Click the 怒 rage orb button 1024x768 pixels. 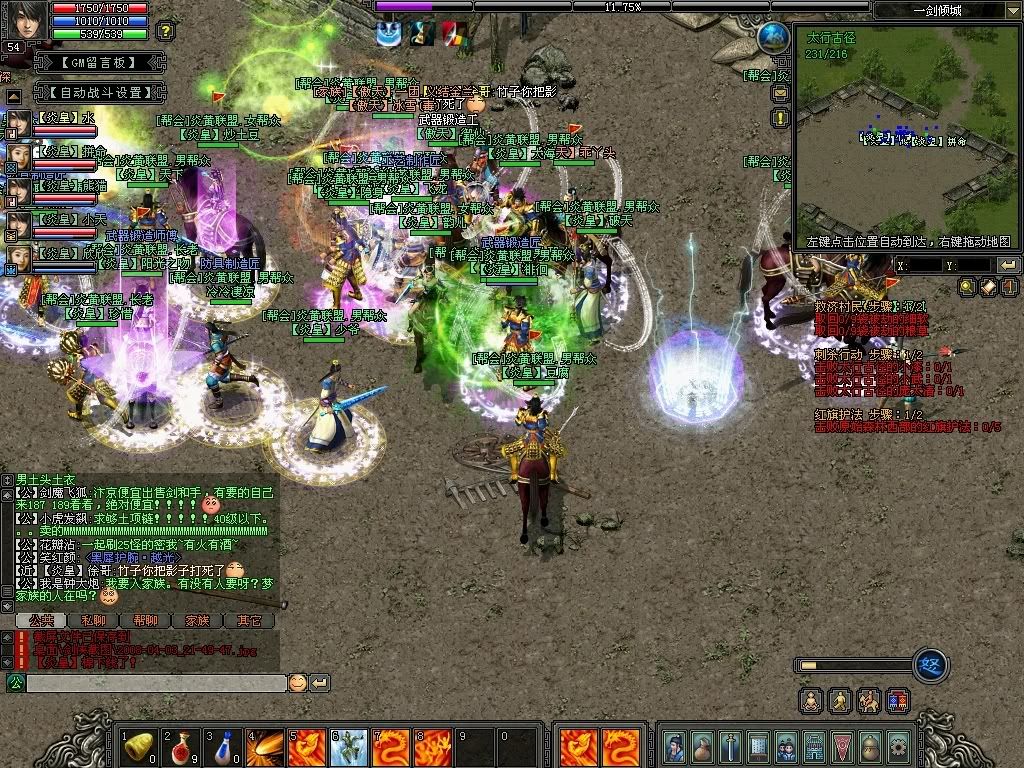(931, 665)
